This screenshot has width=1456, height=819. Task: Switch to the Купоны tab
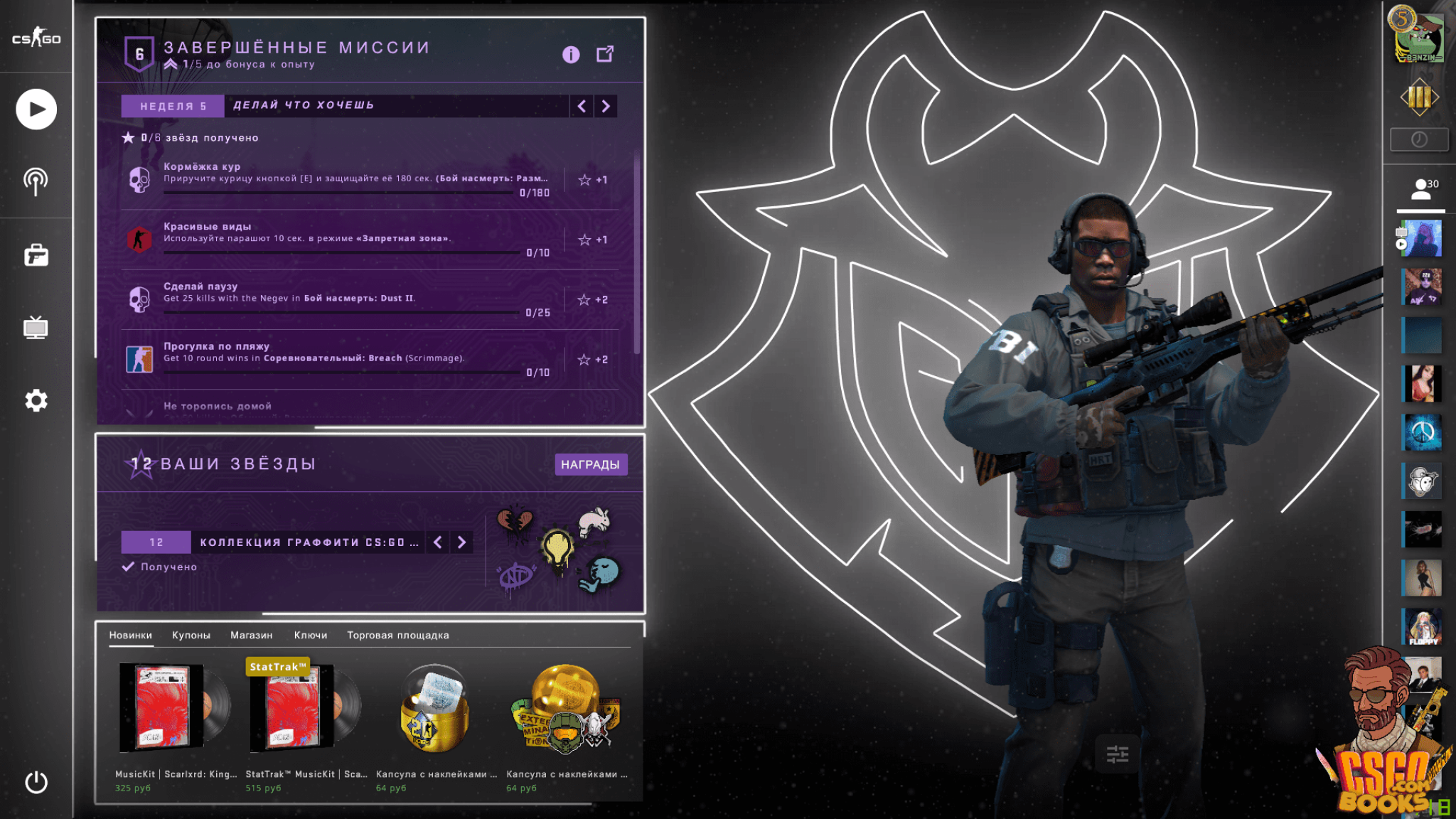[191, 635]
